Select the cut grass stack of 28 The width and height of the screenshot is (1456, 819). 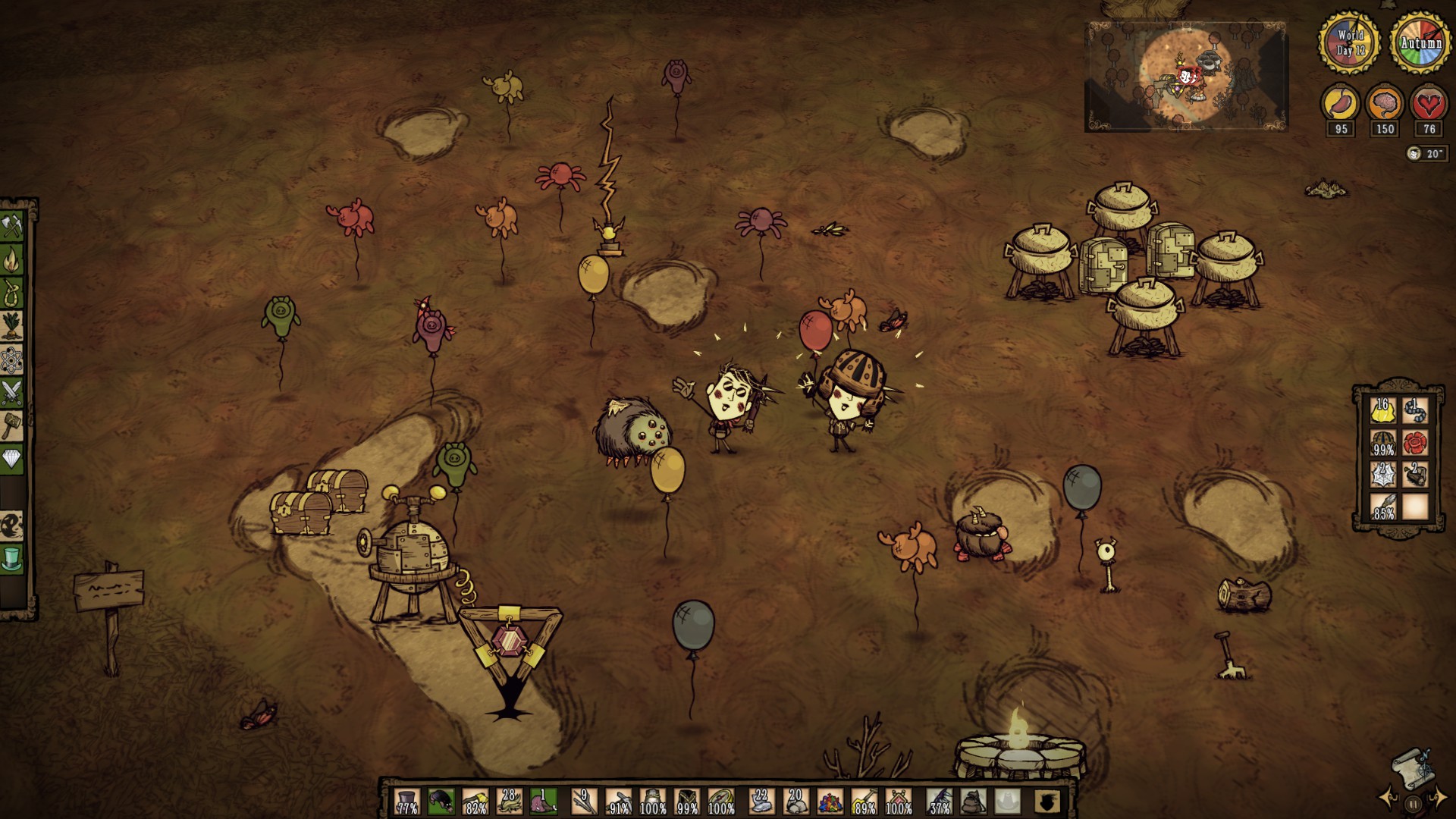[x=509, y=801]
